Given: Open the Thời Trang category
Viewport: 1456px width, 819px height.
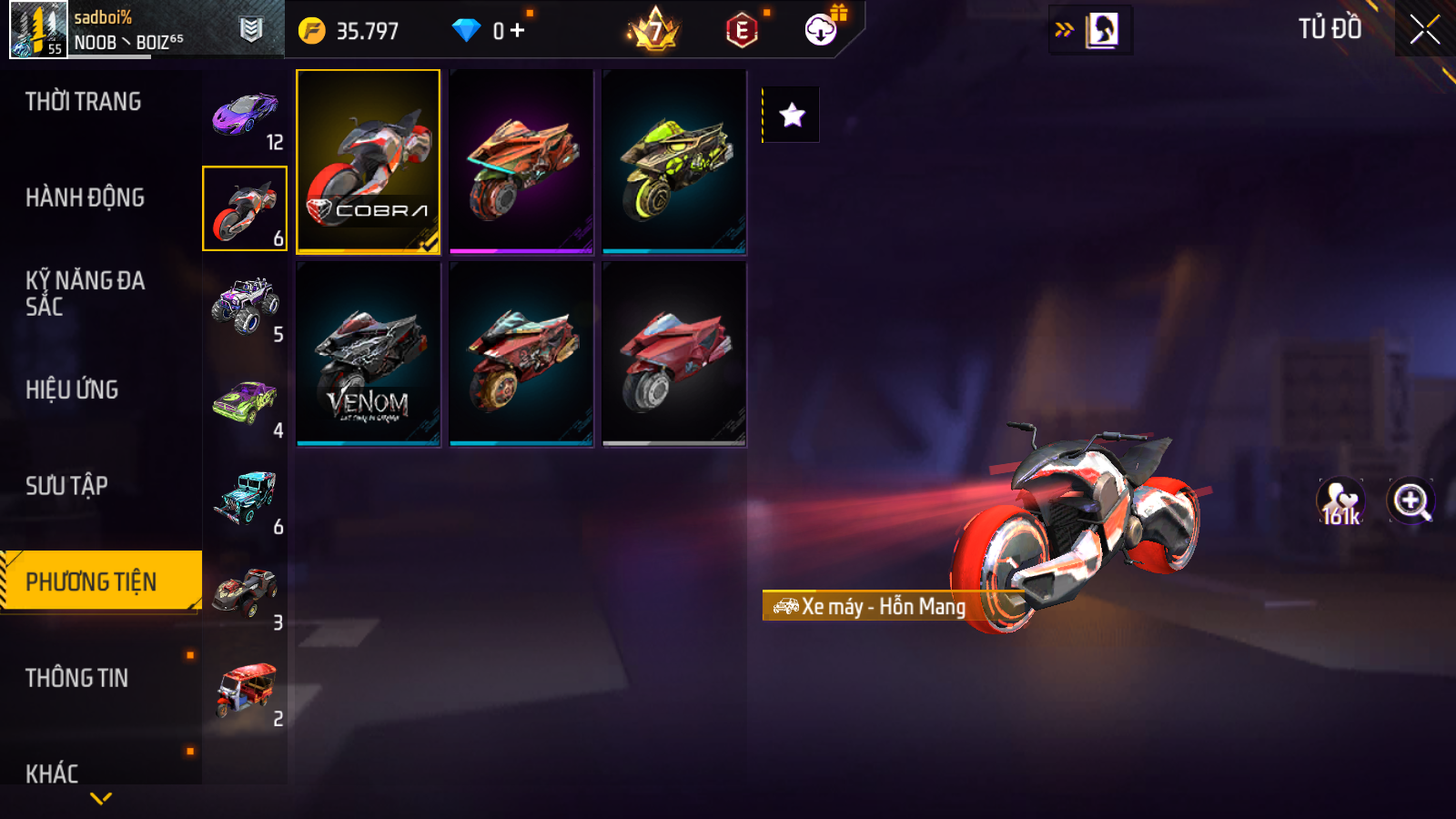Looking at the screenshot, I should tap(84, 102).
